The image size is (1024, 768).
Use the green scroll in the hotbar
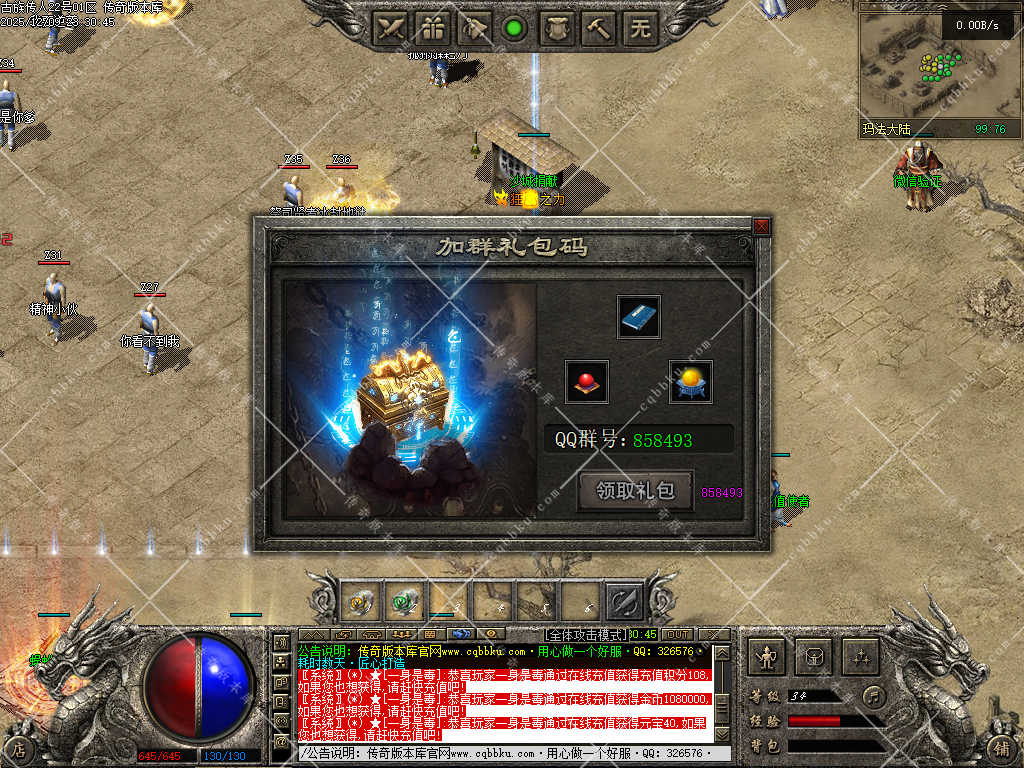(404, 602)
